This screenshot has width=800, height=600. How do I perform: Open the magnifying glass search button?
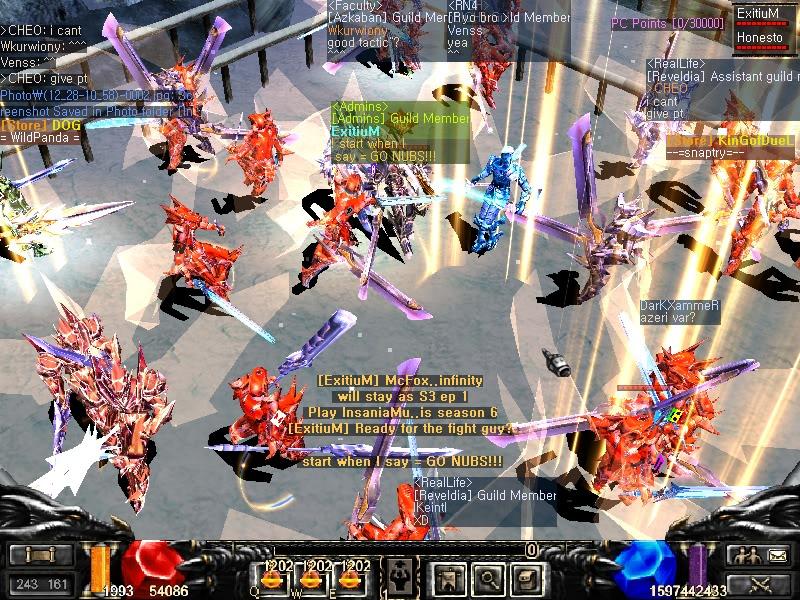click(487, 578)
